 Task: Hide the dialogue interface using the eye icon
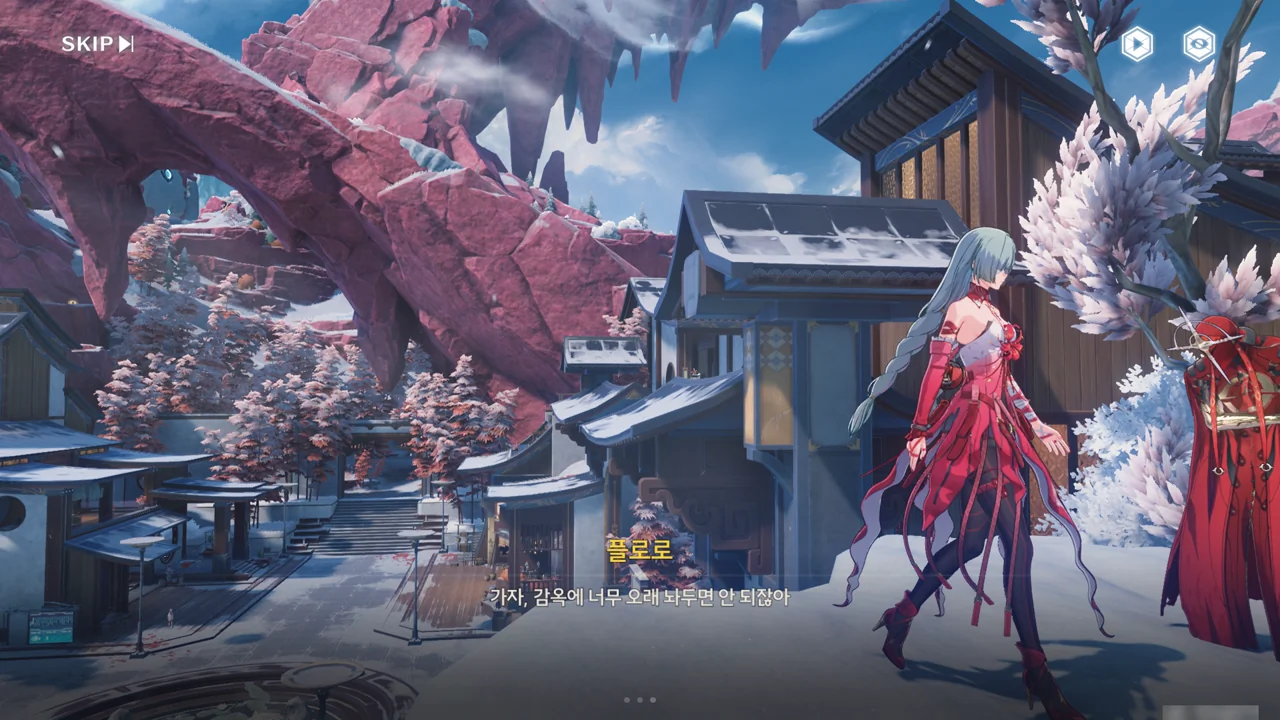(1198, 44)
